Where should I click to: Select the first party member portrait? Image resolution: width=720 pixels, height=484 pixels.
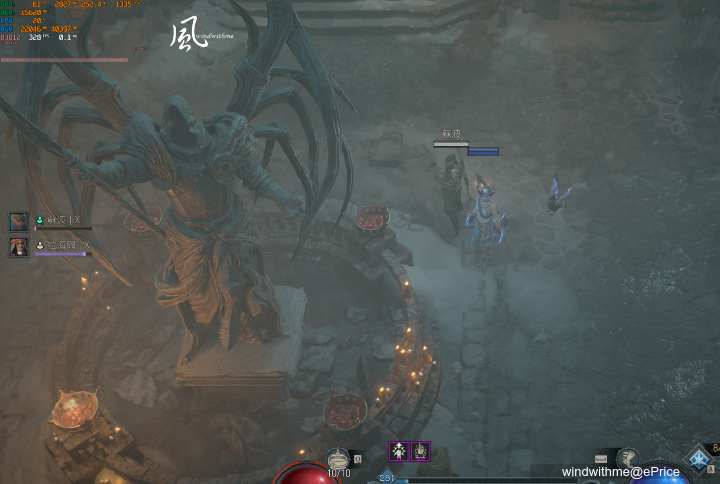[19, 221]
